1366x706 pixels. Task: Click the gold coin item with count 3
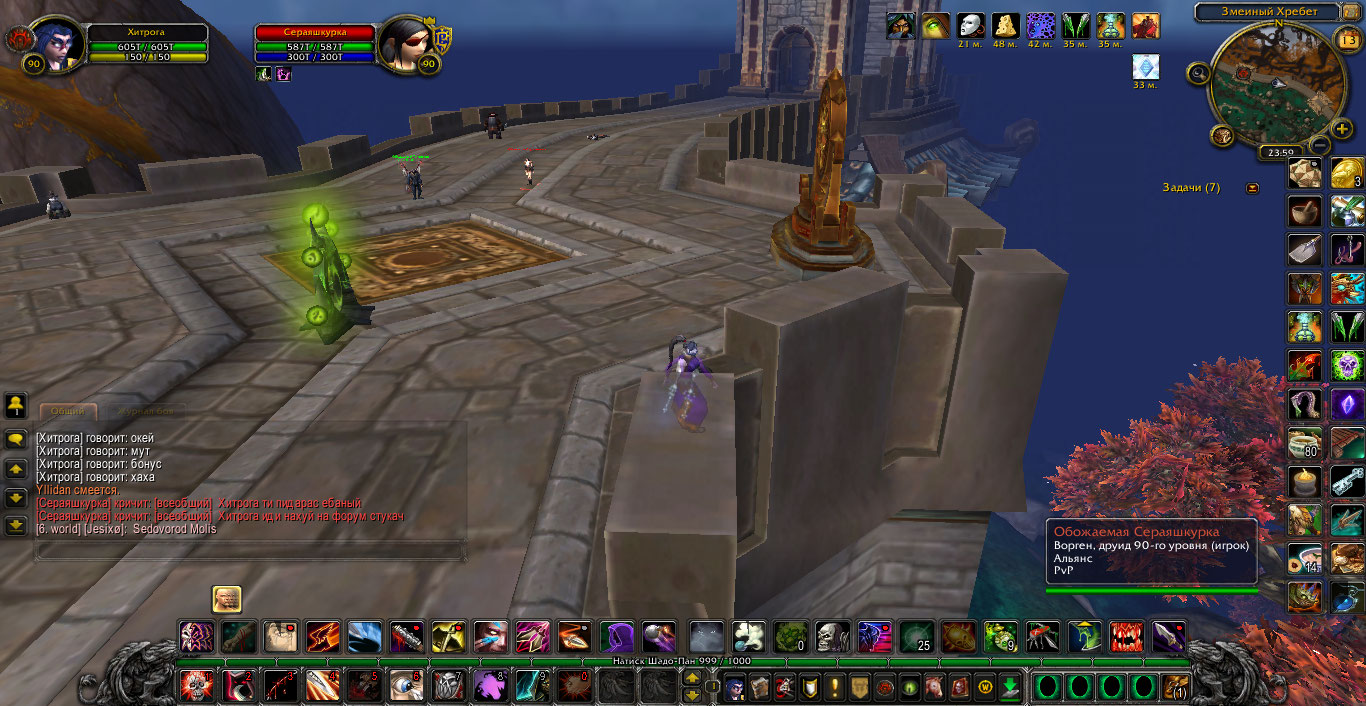(1347, 173)
